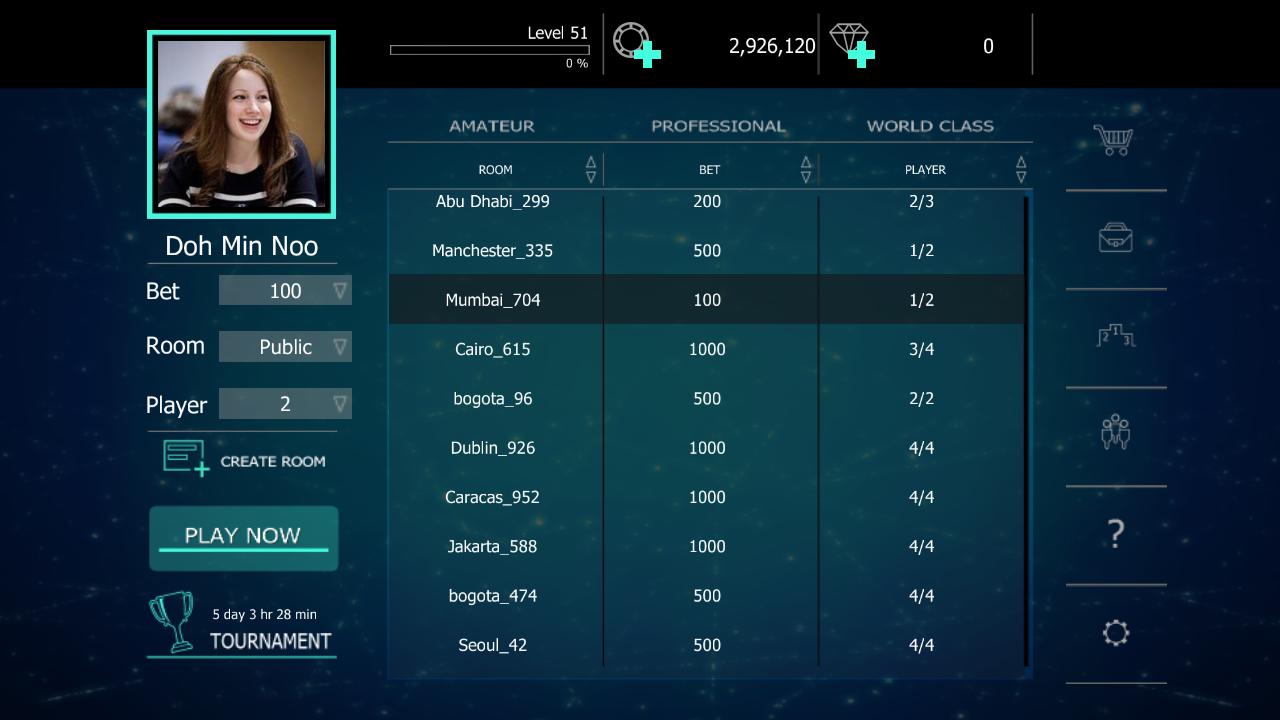
Task: Sort the list by Bet column
Action: click(805, 169)
